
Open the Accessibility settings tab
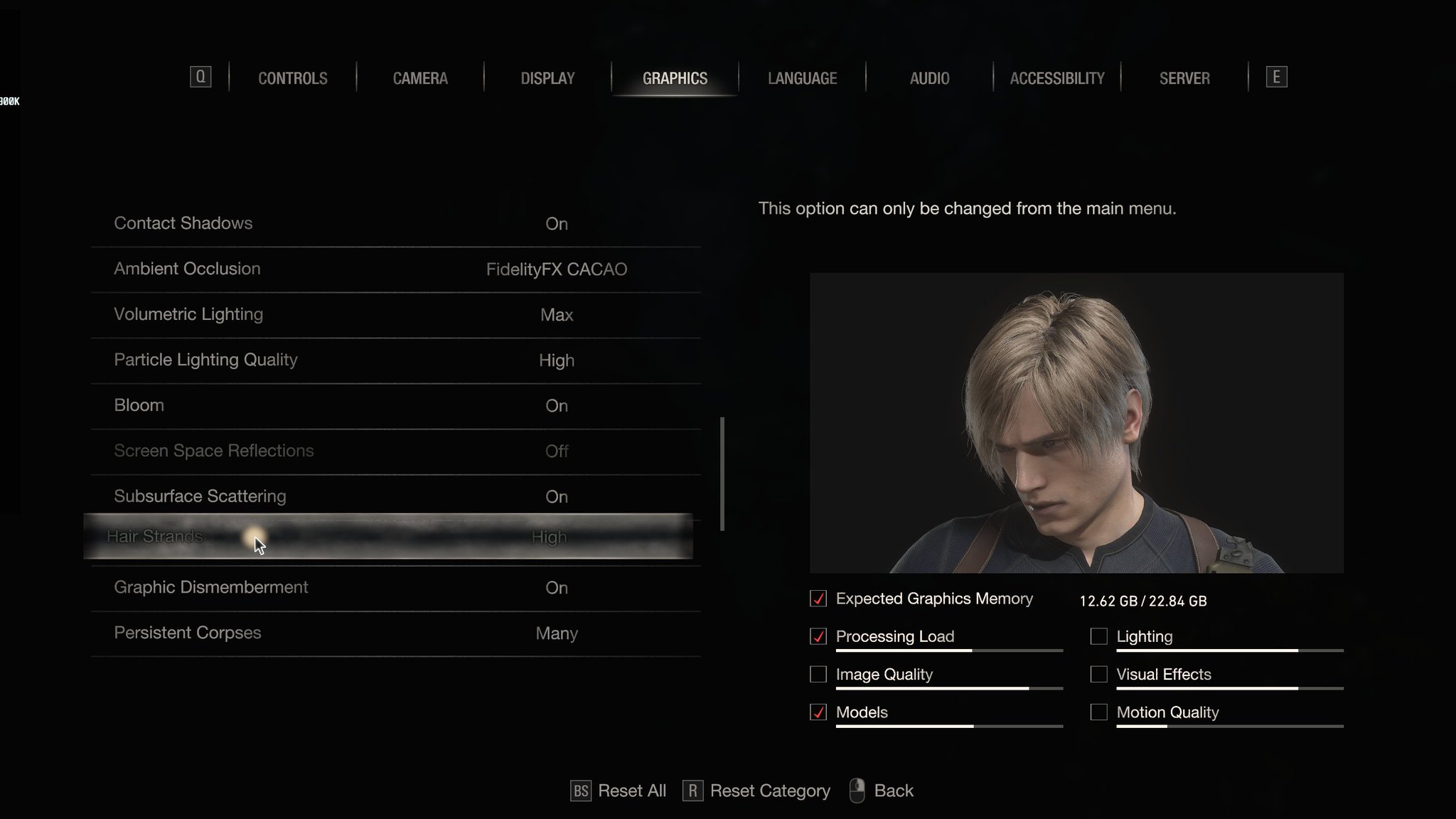coord(1056,78)
